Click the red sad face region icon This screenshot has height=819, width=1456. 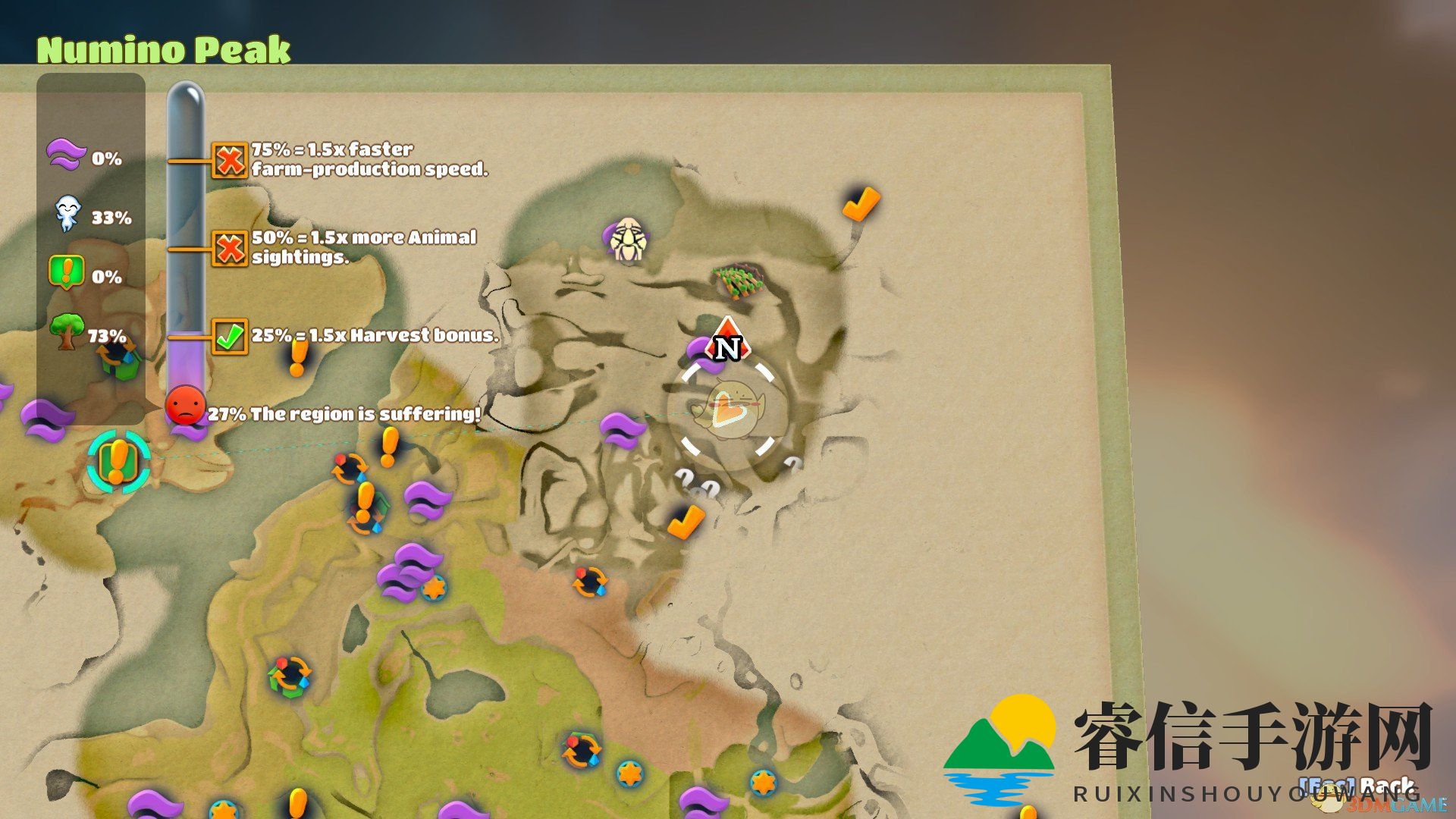coord(185,406)
